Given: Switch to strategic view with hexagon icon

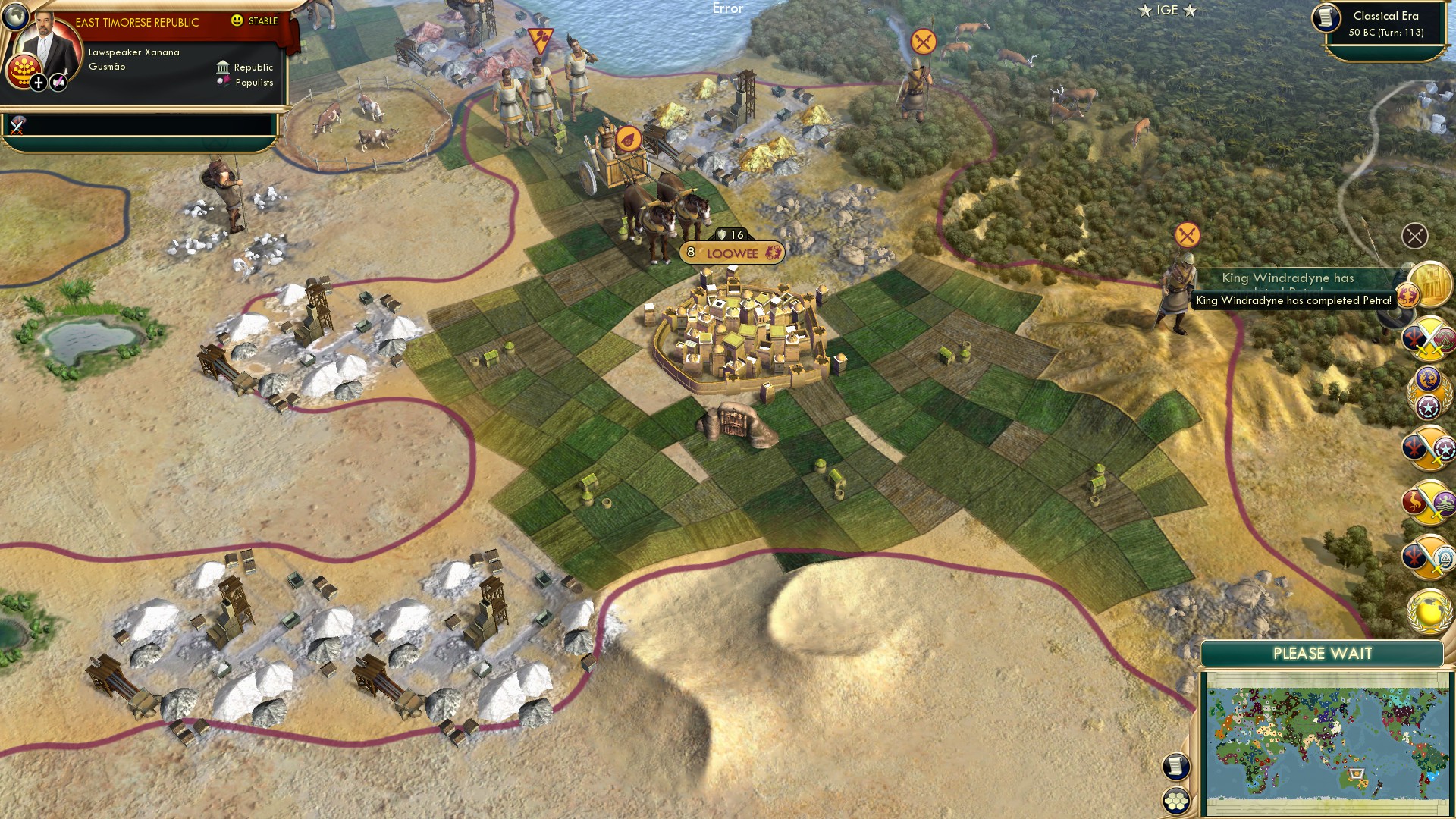Looking at the screenshot, I should point(1176,799).
